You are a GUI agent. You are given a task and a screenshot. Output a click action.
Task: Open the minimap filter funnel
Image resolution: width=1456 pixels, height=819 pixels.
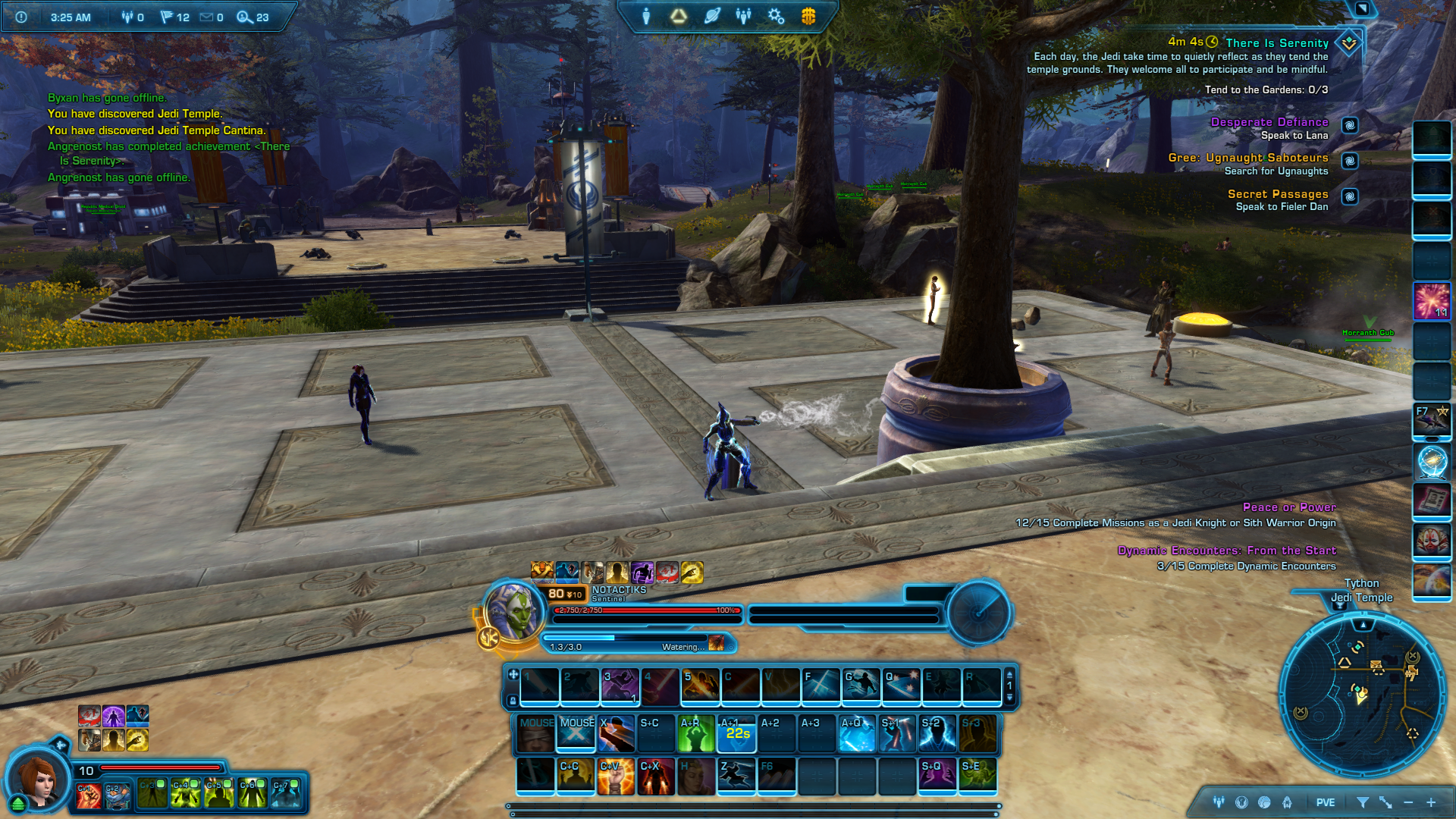(x=1363, y=802)
